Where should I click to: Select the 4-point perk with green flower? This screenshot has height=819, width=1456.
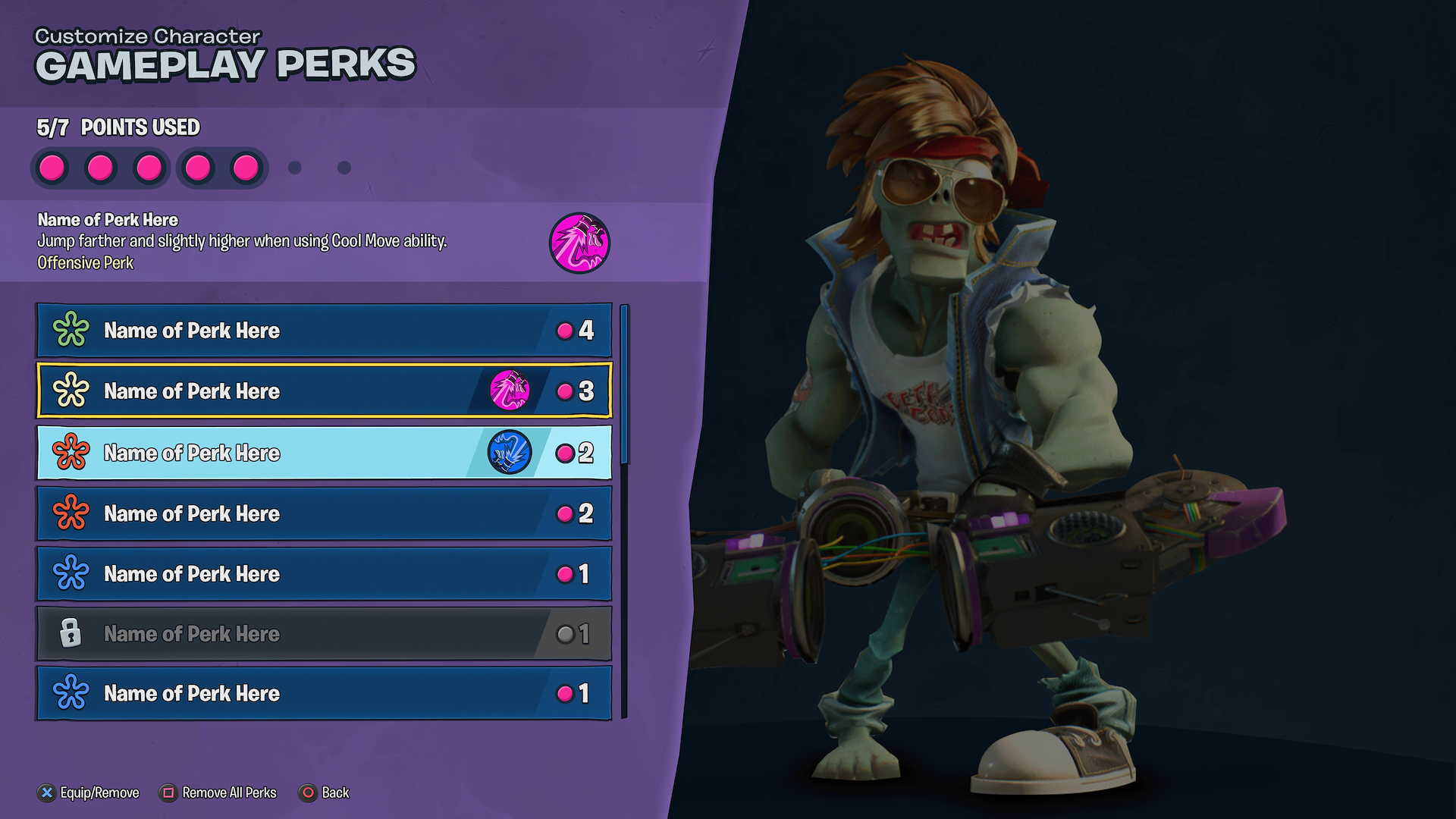[324, 331]
